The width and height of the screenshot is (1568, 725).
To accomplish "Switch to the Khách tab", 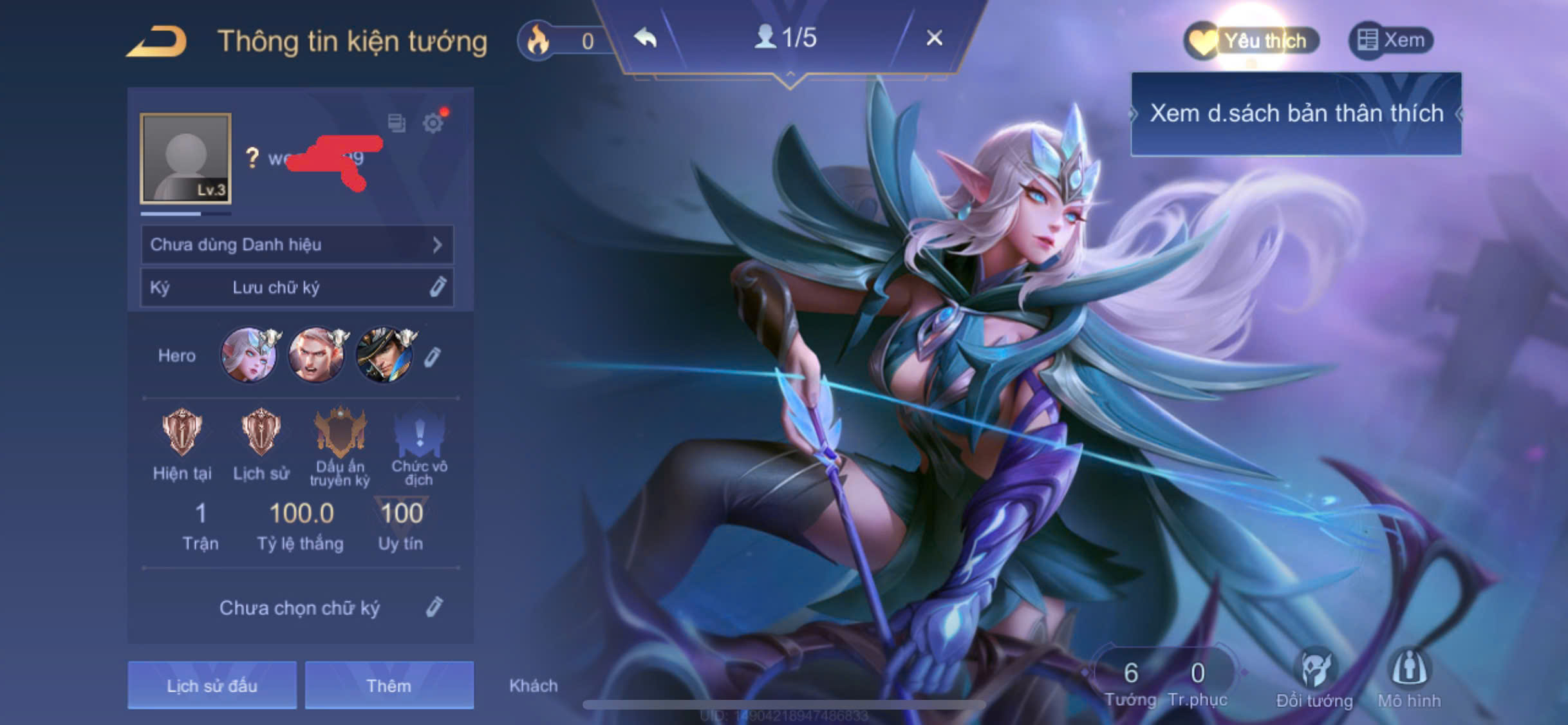I will click(x=534, y=686).
